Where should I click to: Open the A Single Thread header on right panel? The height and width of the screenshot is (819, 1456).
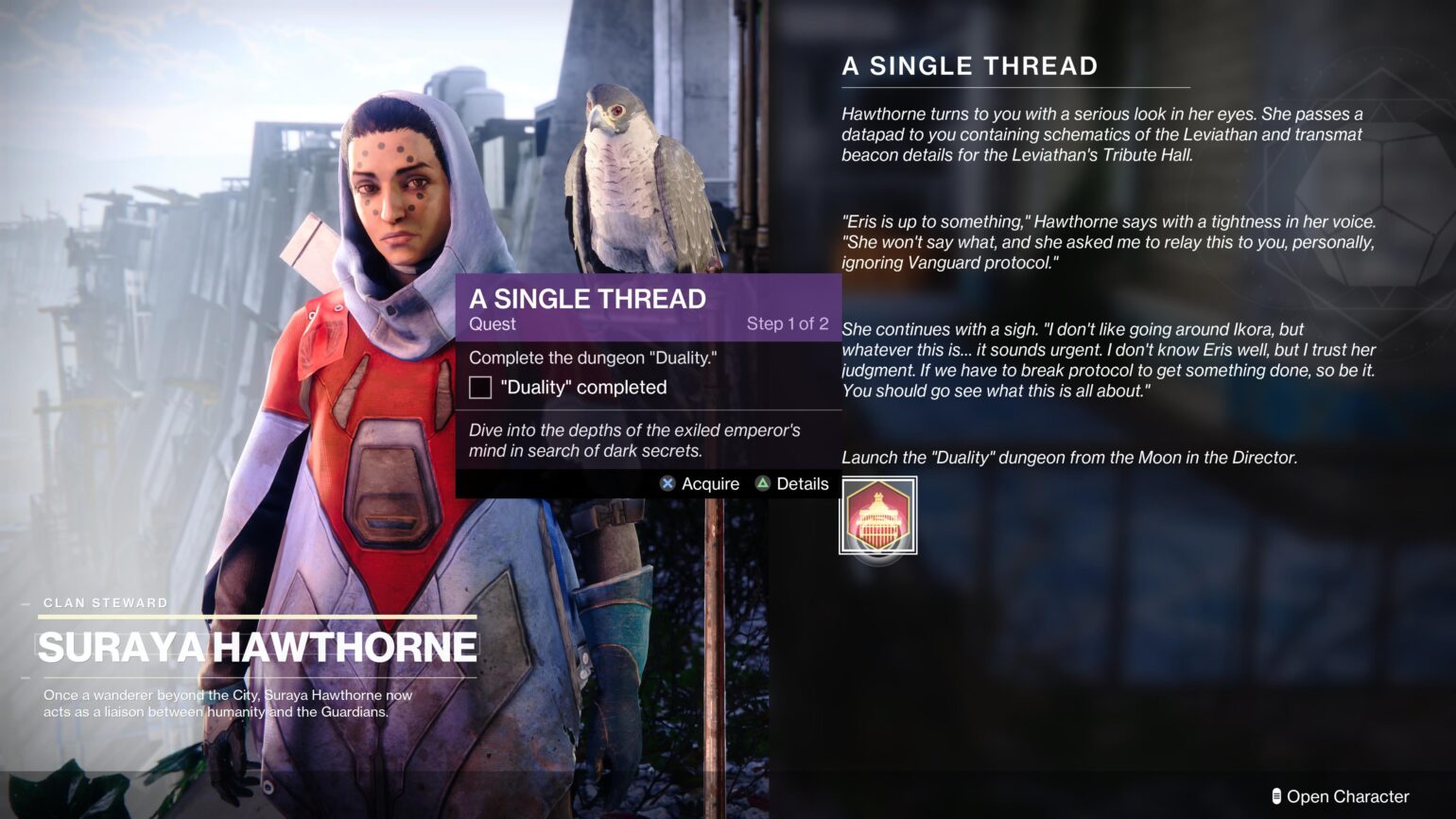point(968,66)
